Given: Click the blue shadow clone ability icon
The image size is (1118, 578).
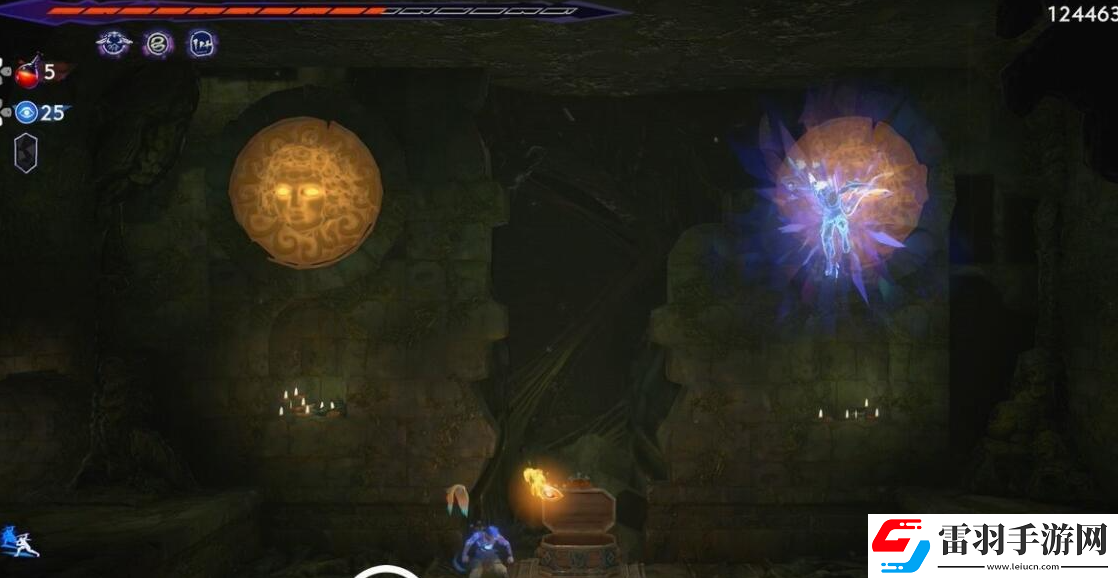Looking at the screenshot, I should pyautogui.click(x=18, y=542).
